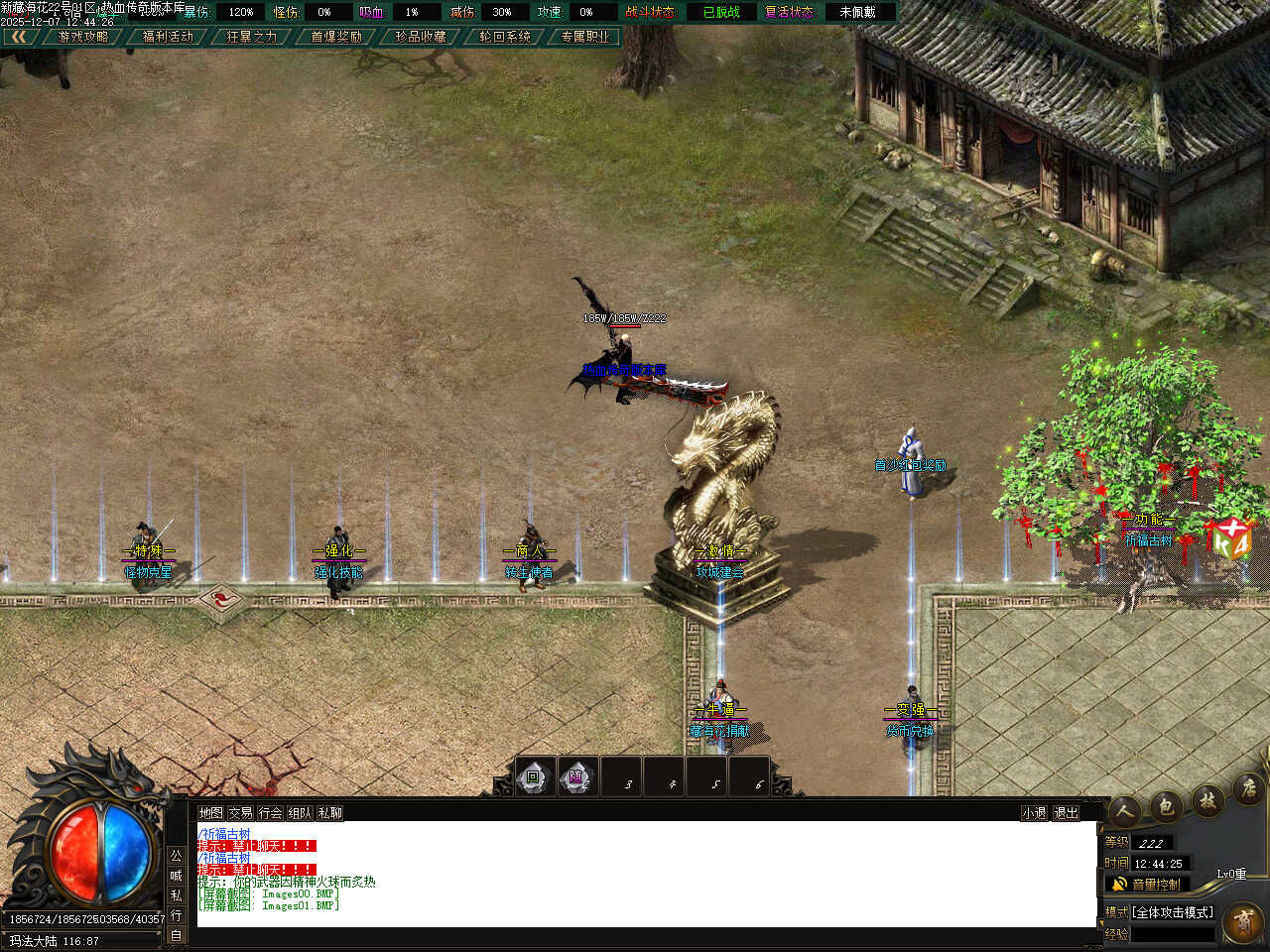Image resolution: width=1270 pixels, height=952 pixels.
Task: Open the 交易 trade button
Action: coord(240,813)
